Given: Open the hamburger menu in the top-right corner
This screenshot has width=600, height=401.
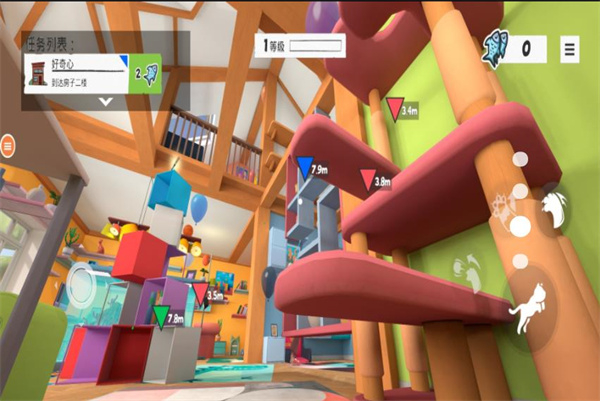Looking at the screenshot, I should [x=570, y=48].
